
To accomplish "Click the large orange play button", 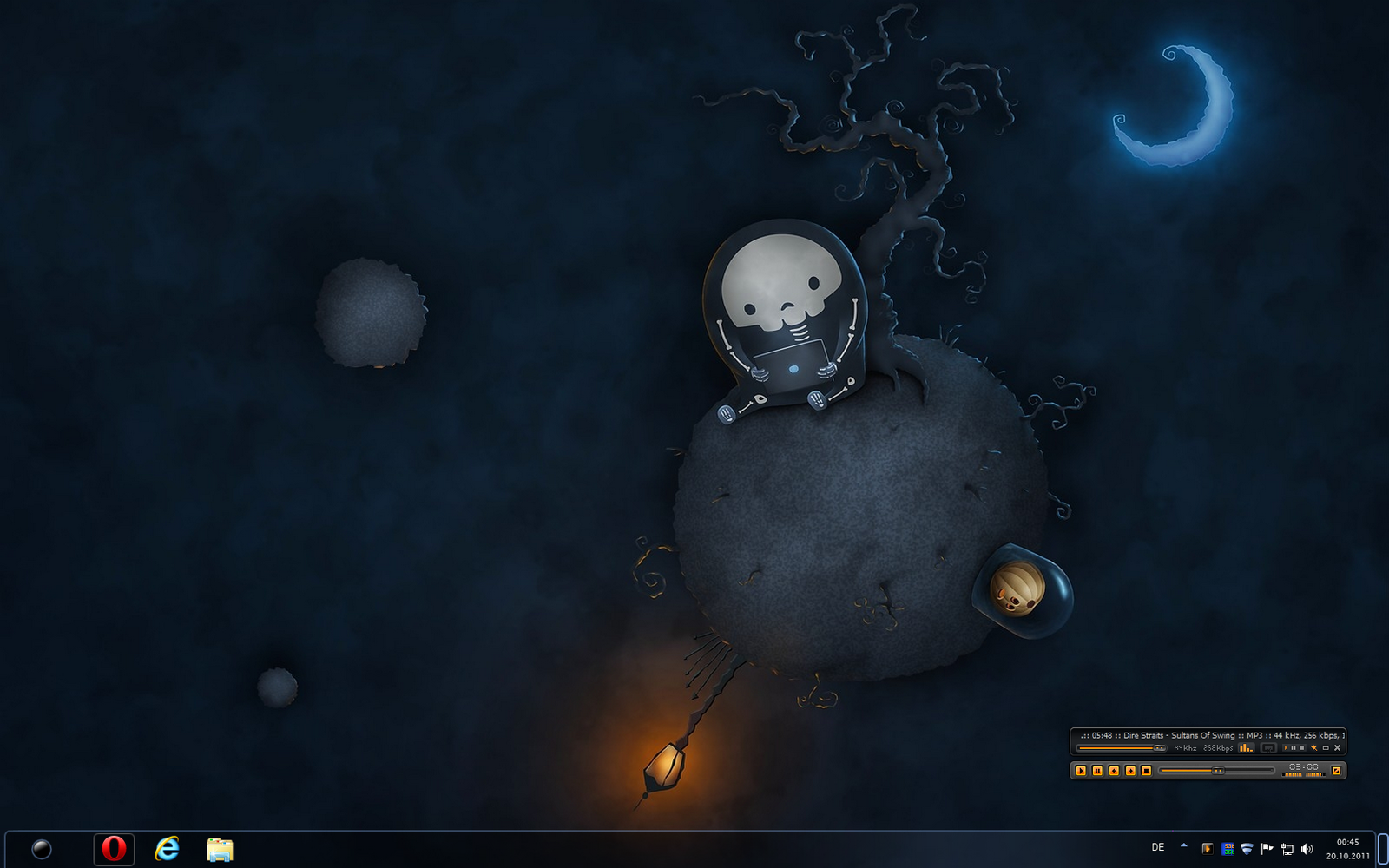I will (1081, 771).
